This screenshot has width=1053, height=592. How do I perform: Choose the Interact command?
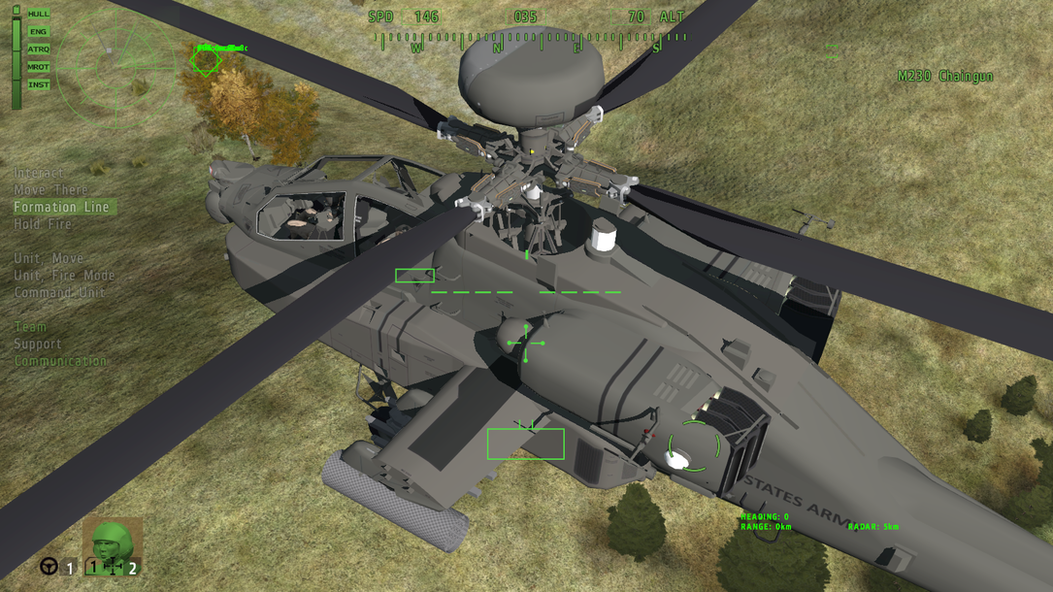pyautogui.click(x=38, y=173)
